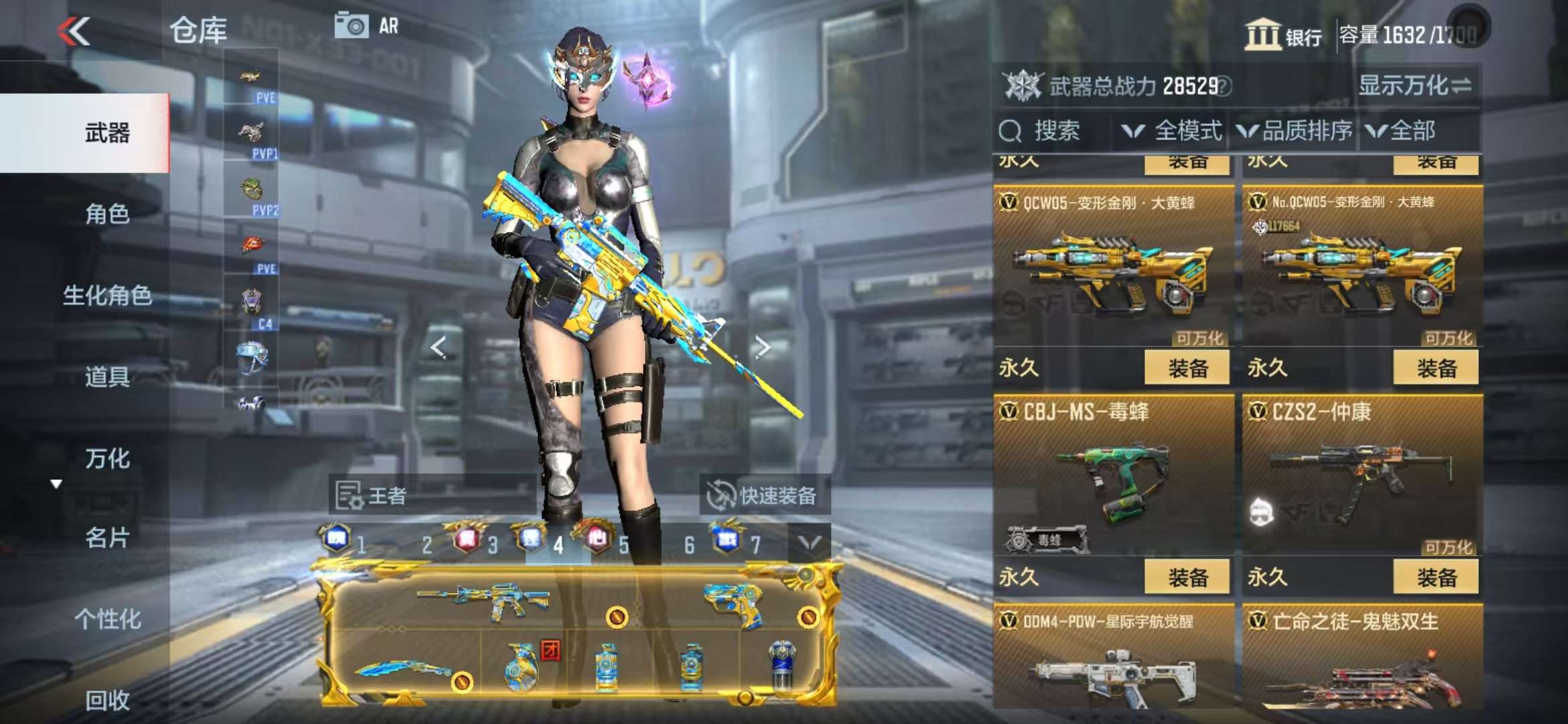The width and height of the screenshot is (1568, 724).
Task: Select the 个性化 tab
Action: coord(107,619)
